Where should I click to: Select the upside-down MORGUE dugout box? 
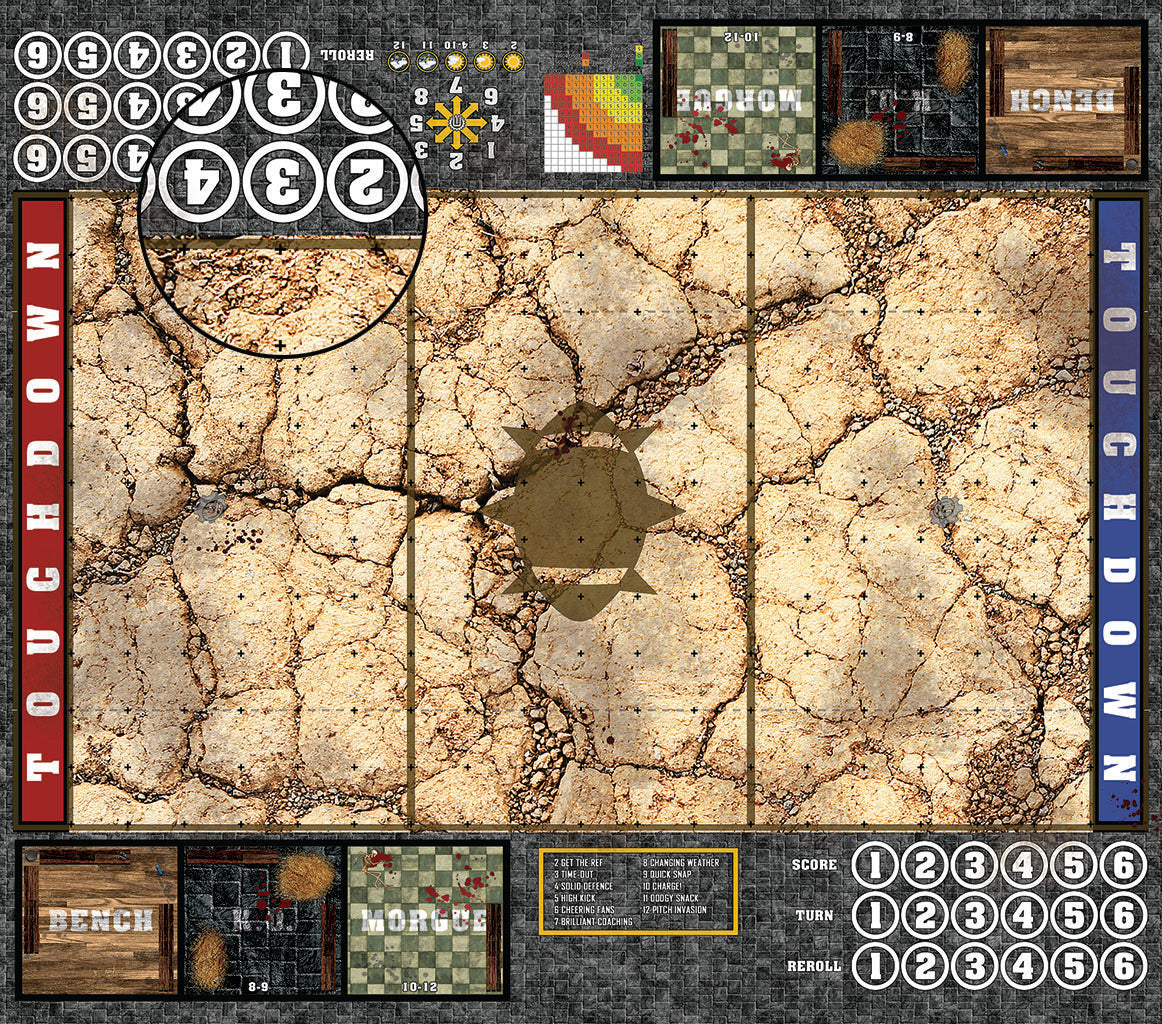(x=737, y=99)
